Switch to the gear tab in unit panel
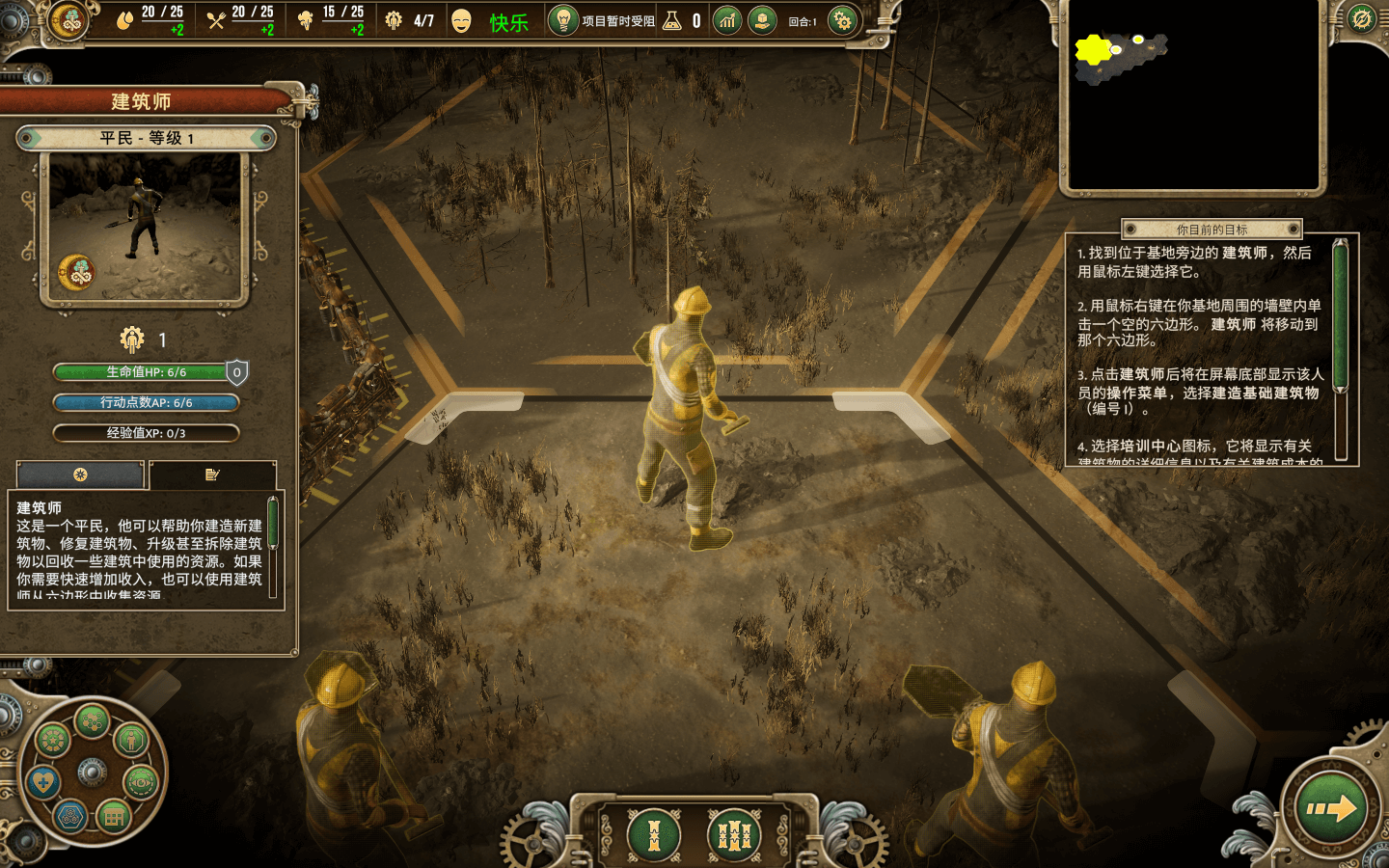 (x=80, y=475)
